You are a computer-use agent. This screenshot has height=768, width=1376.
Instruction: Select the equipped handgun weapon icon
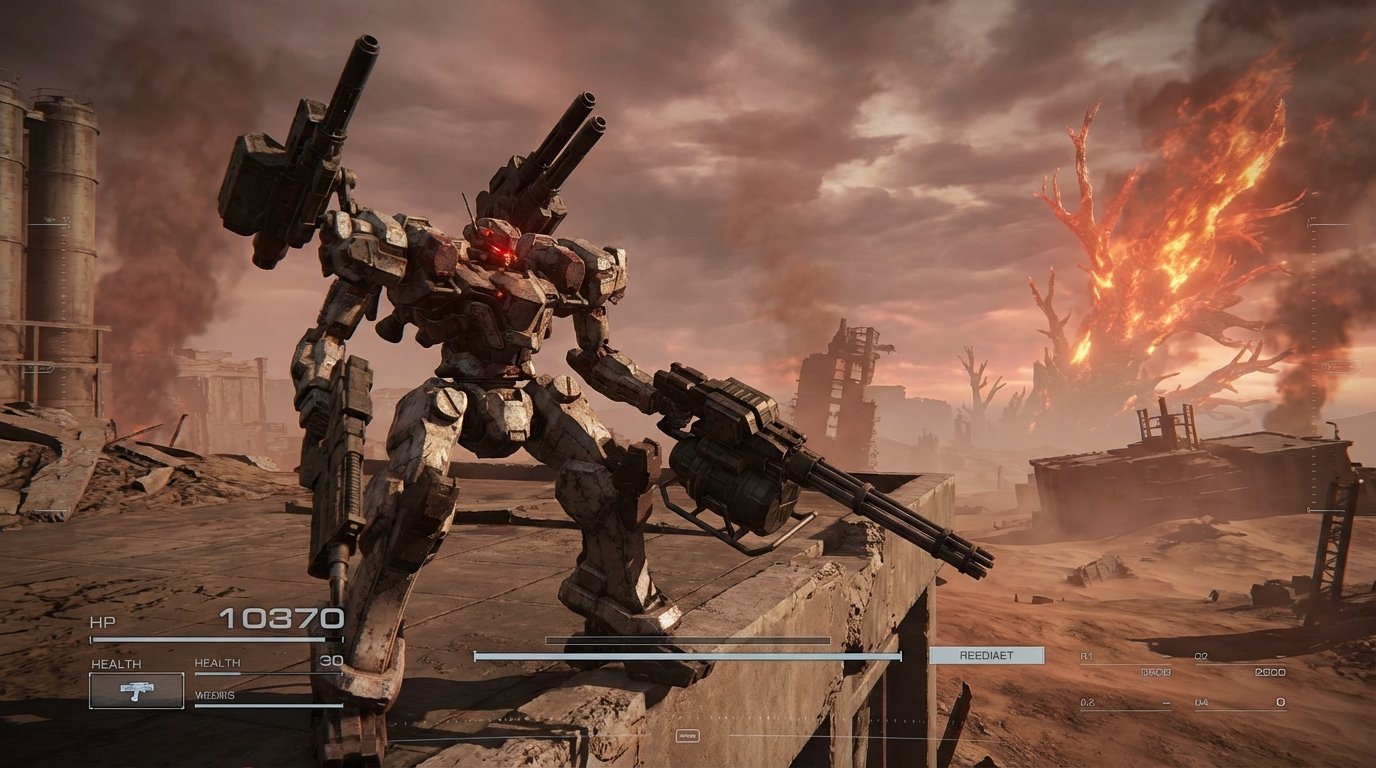[x=136, y=689]
